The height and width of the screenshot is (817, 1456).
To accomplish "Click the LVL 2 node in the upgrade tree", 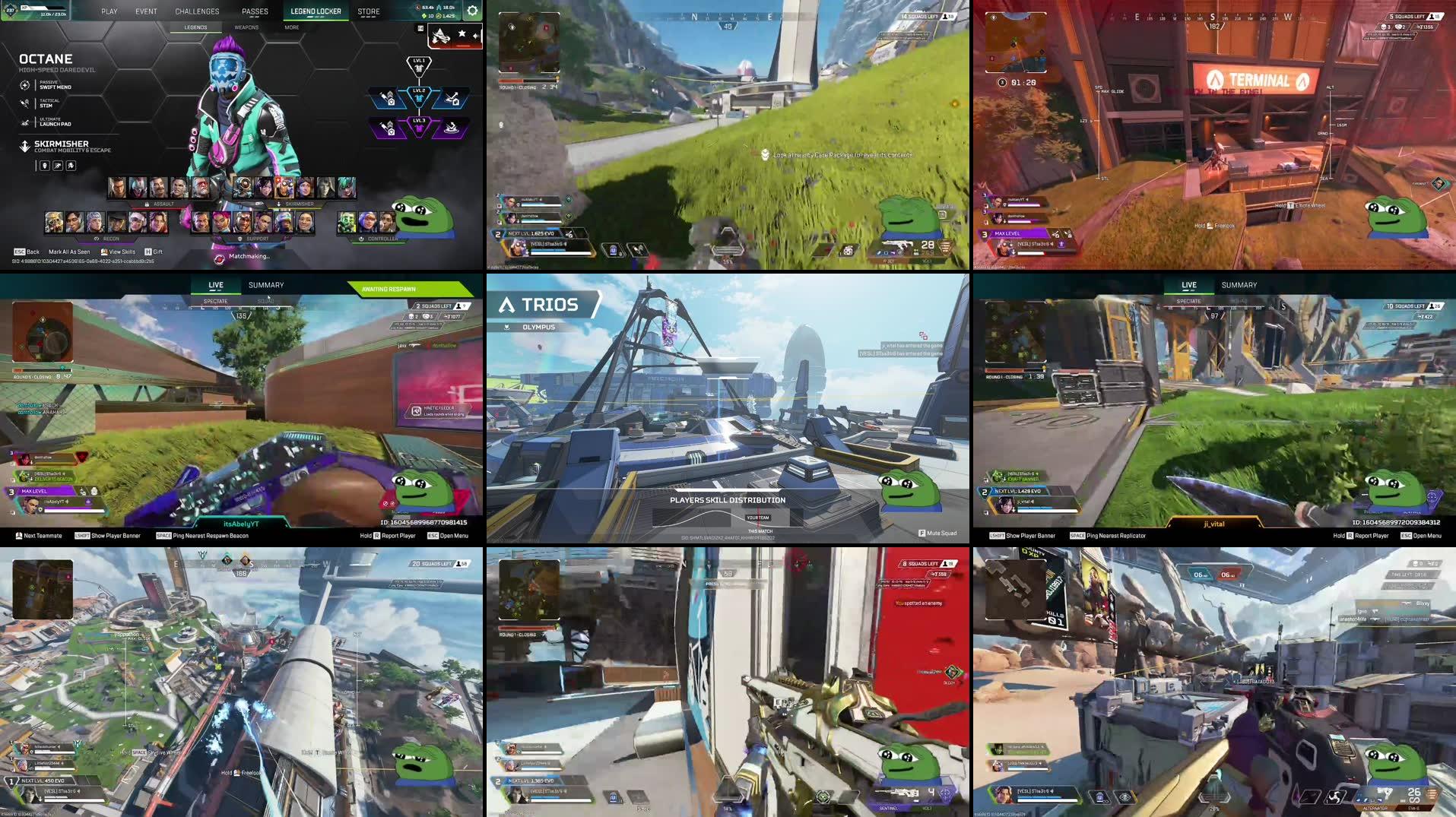I will pos(420,97).
